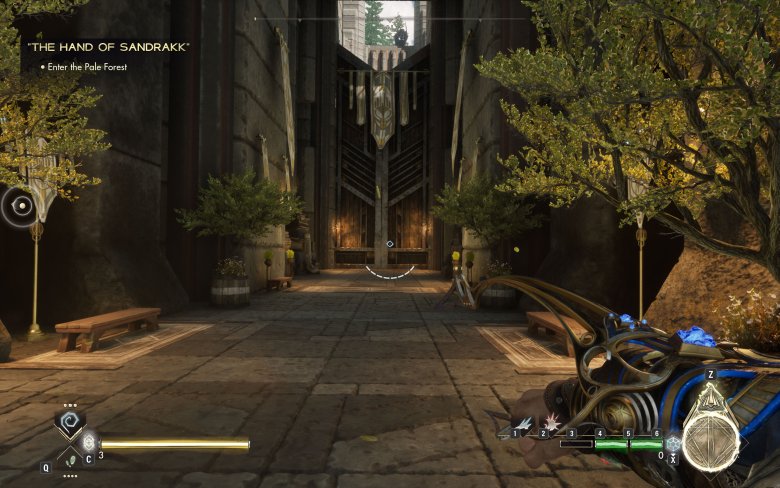Use the glowing white crystal icon
Screen dimensions: 780x488
[x=89, y=441]
